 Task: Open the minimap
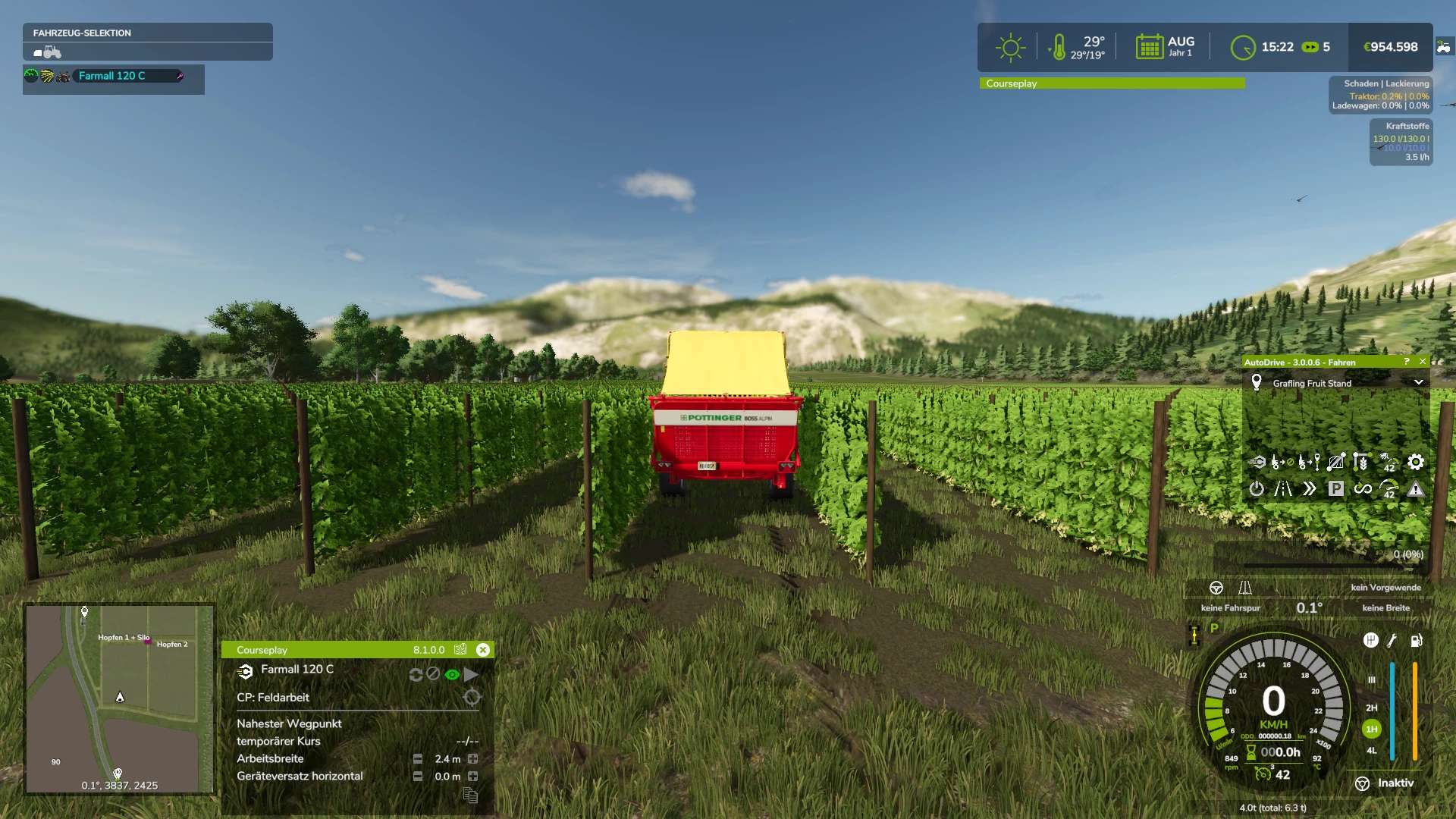click(x=119, y=698)
